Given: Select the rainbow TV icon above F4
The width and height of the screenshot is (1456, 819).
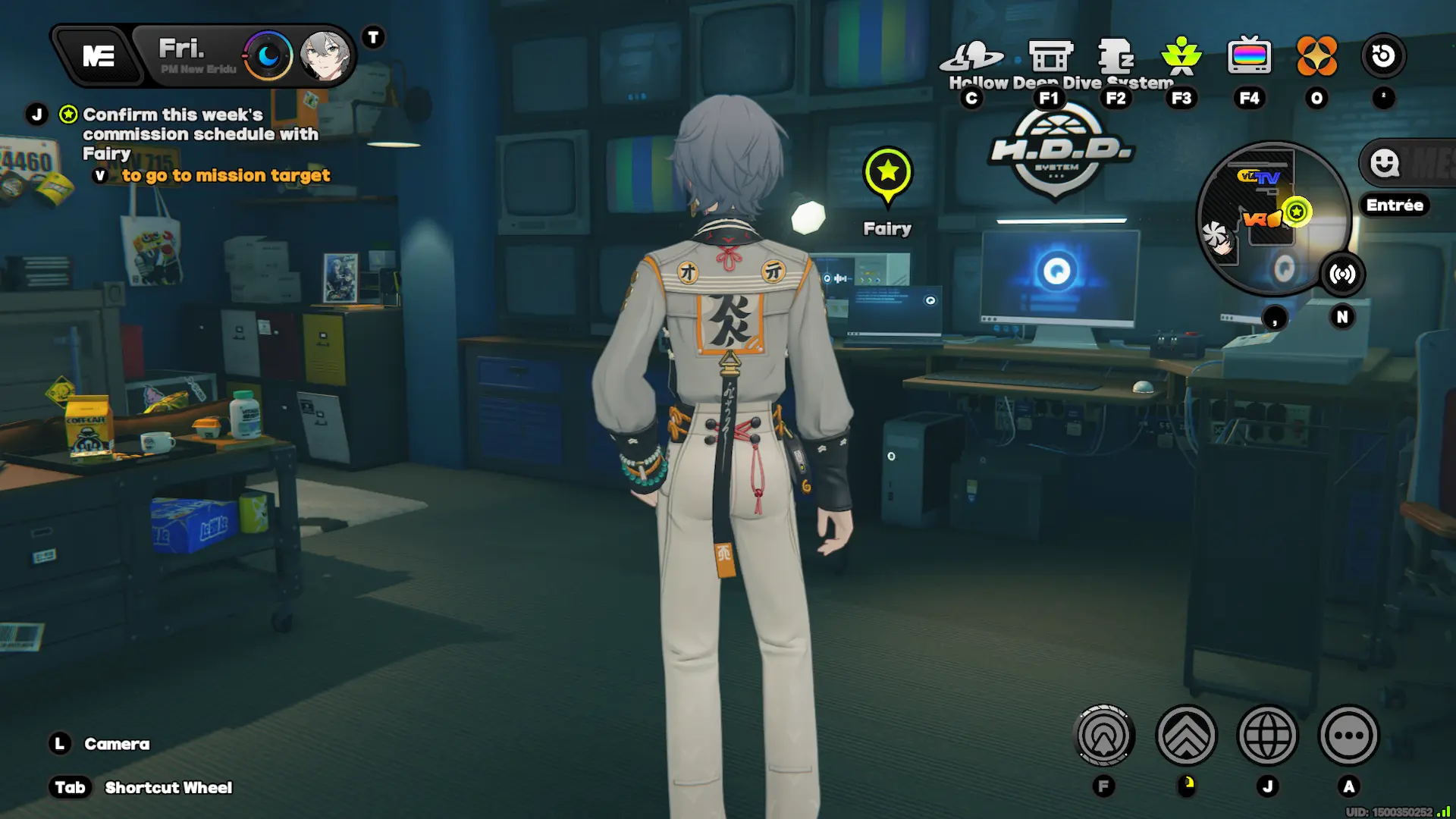Looking at the screenshot, I should [1250, 55].
